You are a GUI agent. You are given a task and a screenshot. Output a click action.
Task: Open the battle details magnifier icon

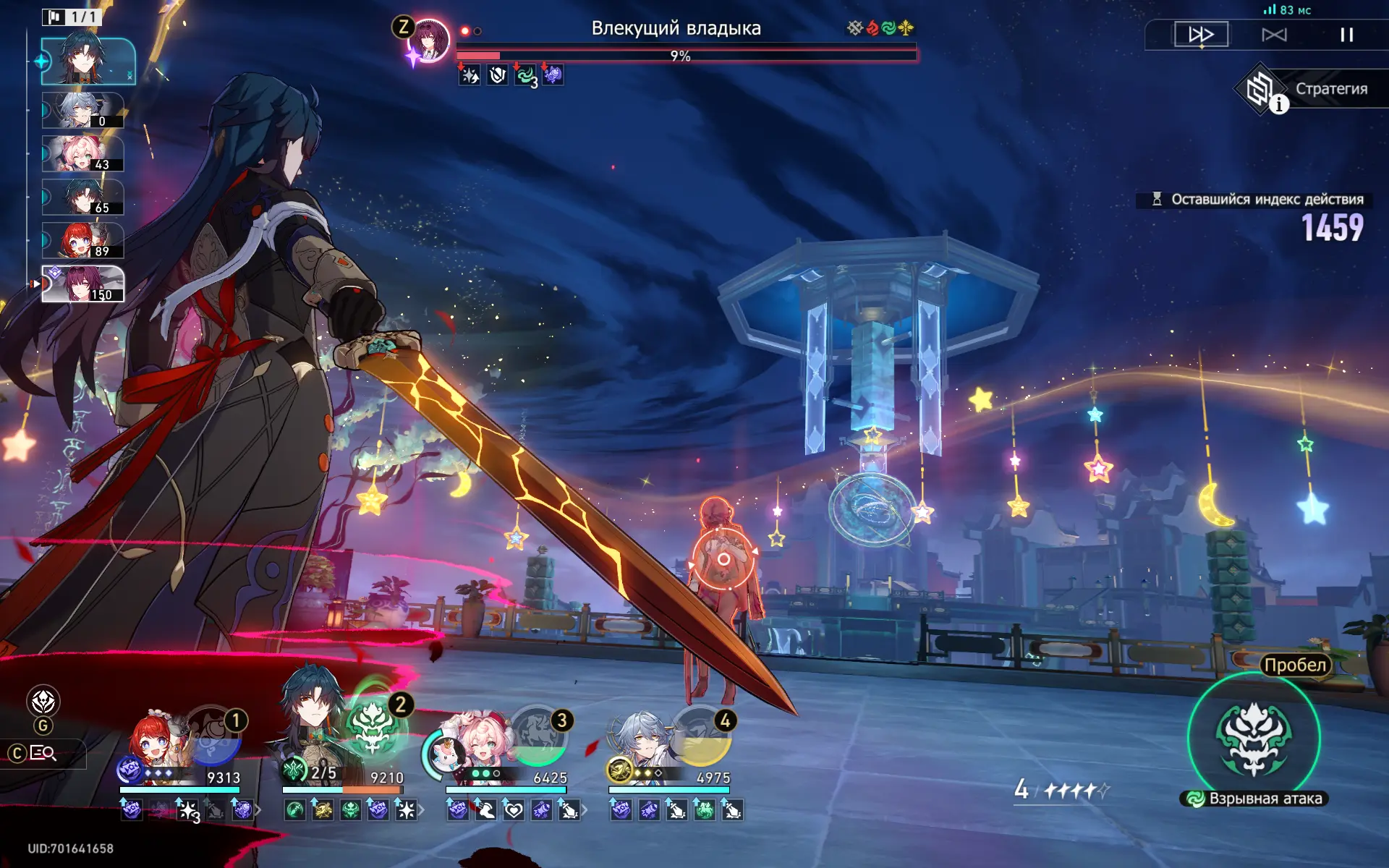coord(43,754)
